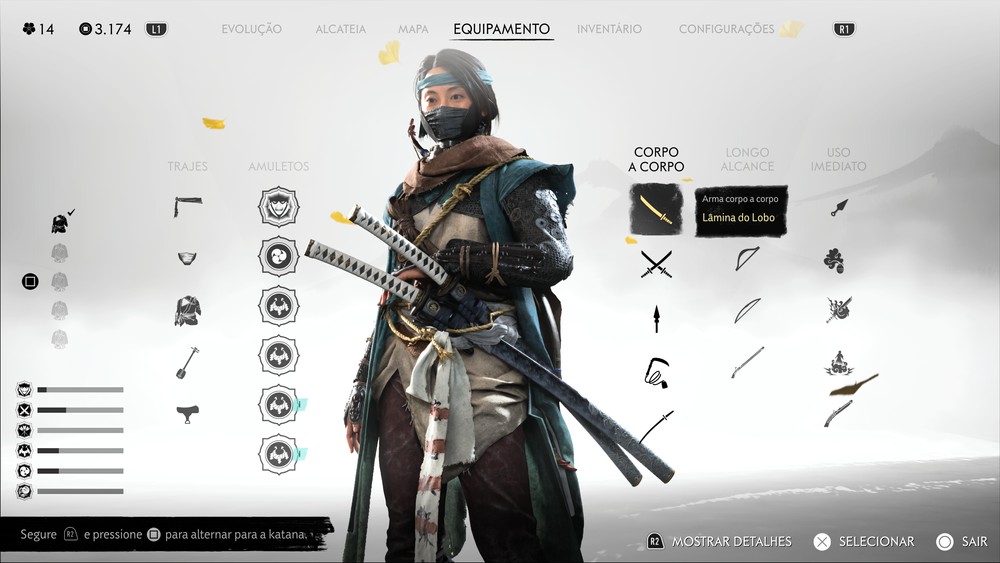Choose the crossed dual katanas weapon
This screenshot has height=563, width=1000.
tap(656, 263)
